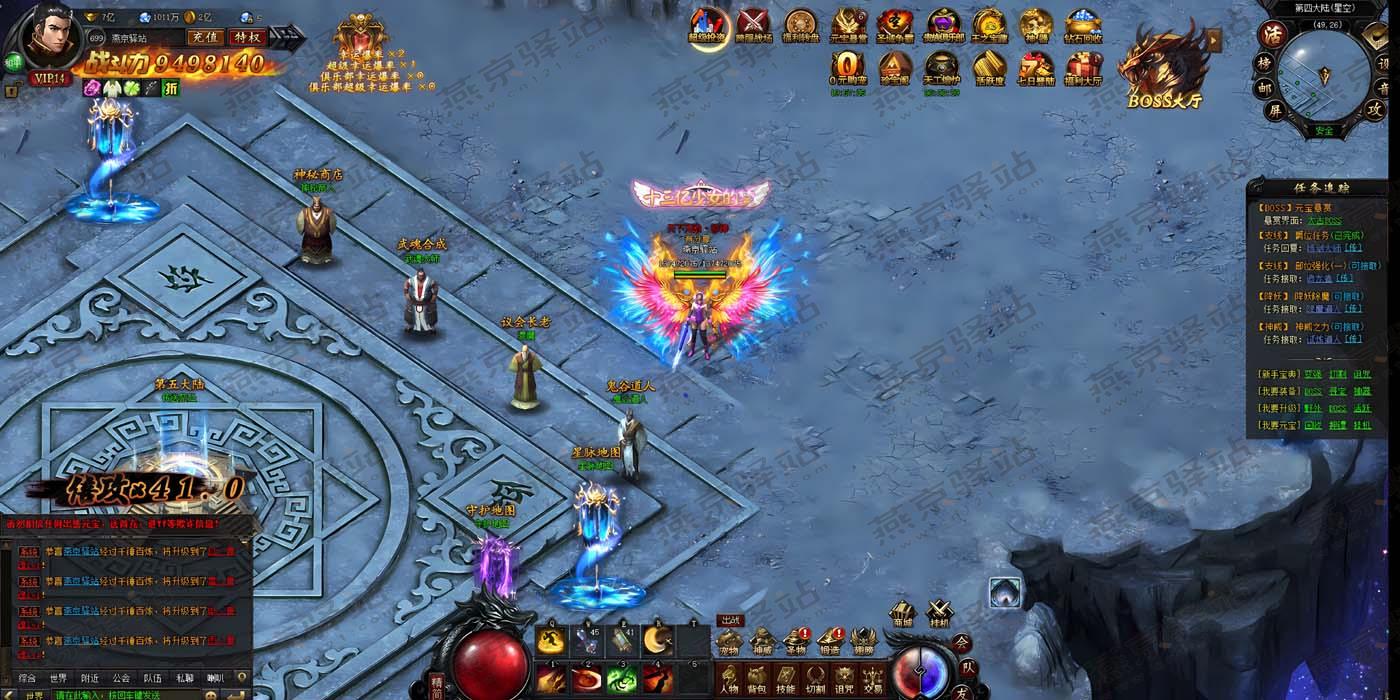
Task: Switch to the 世界 chat tab
Action: (58, 678)
